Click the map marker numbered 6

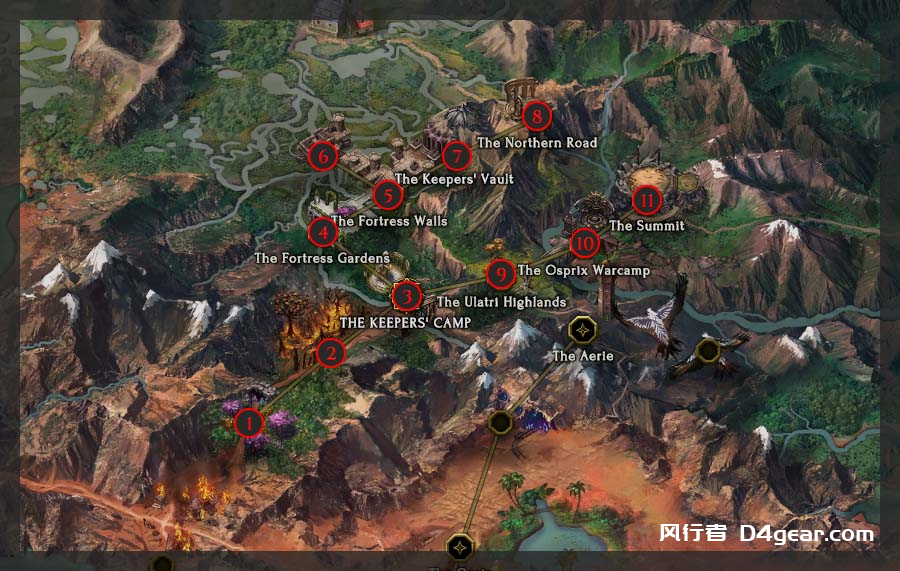coord(321,156)
